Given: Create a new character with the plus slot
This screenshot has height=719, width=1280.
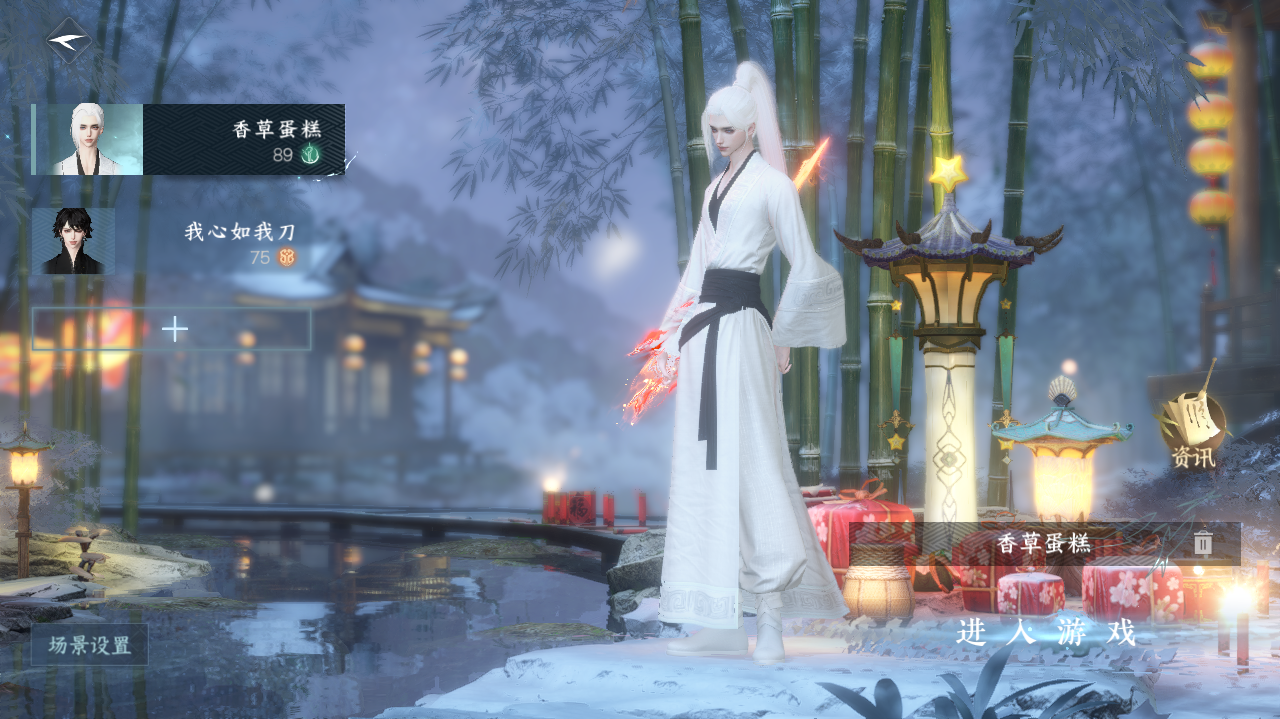Looking at the screenshot, I should point(172,329).
